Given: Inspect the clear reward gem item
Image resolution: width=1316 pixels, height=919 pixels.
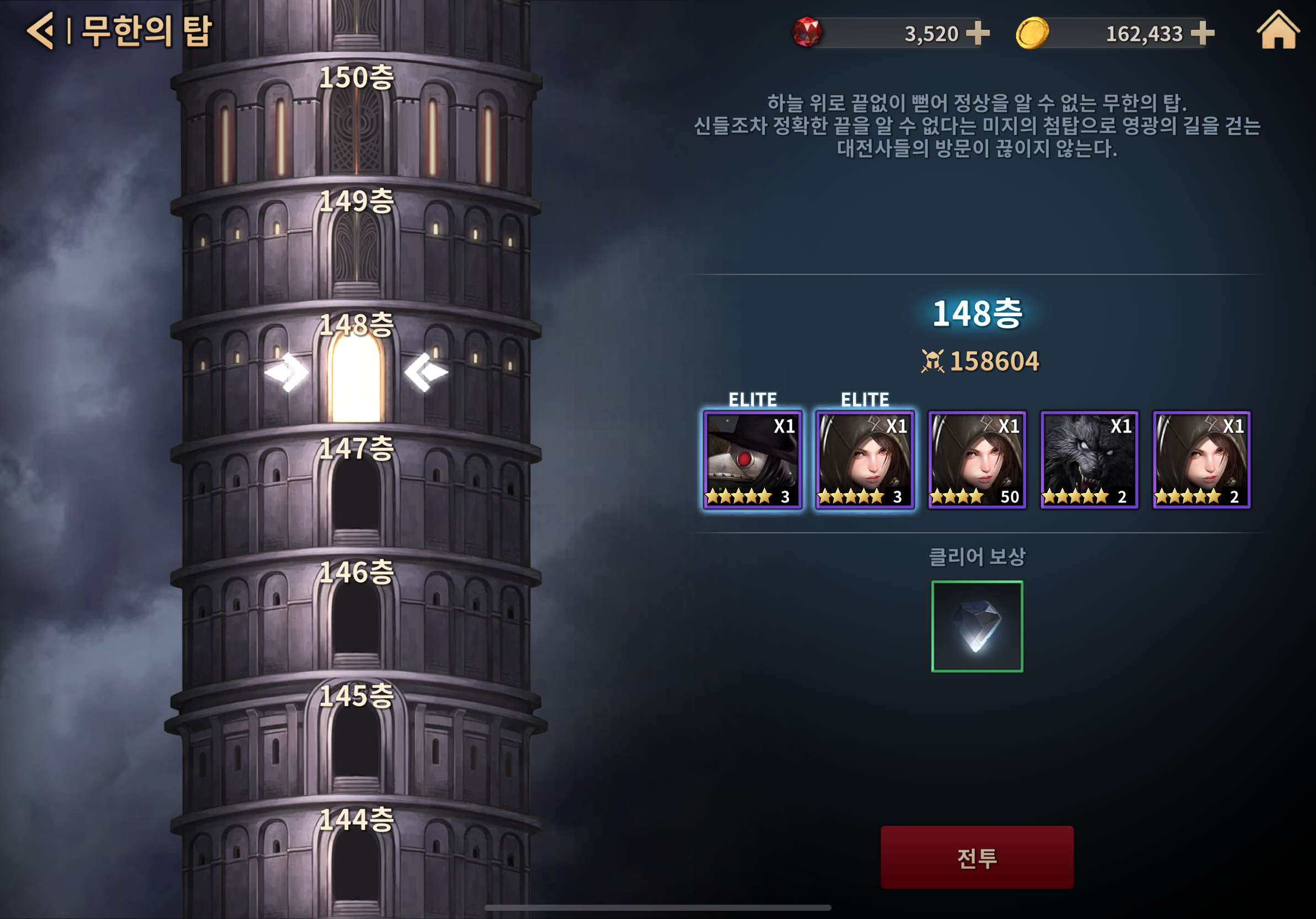Looking at the screenshot, I should (977, 626).
